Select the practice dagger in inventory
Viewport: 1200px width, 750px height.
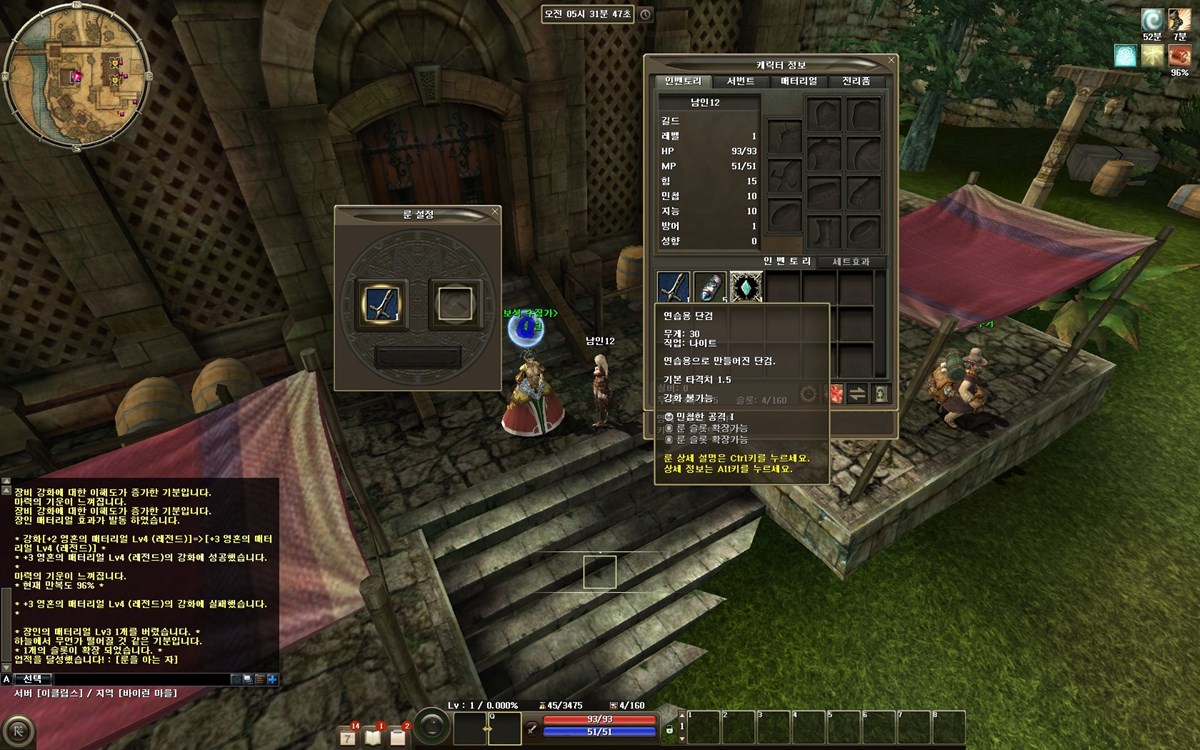tap(673, 288)
